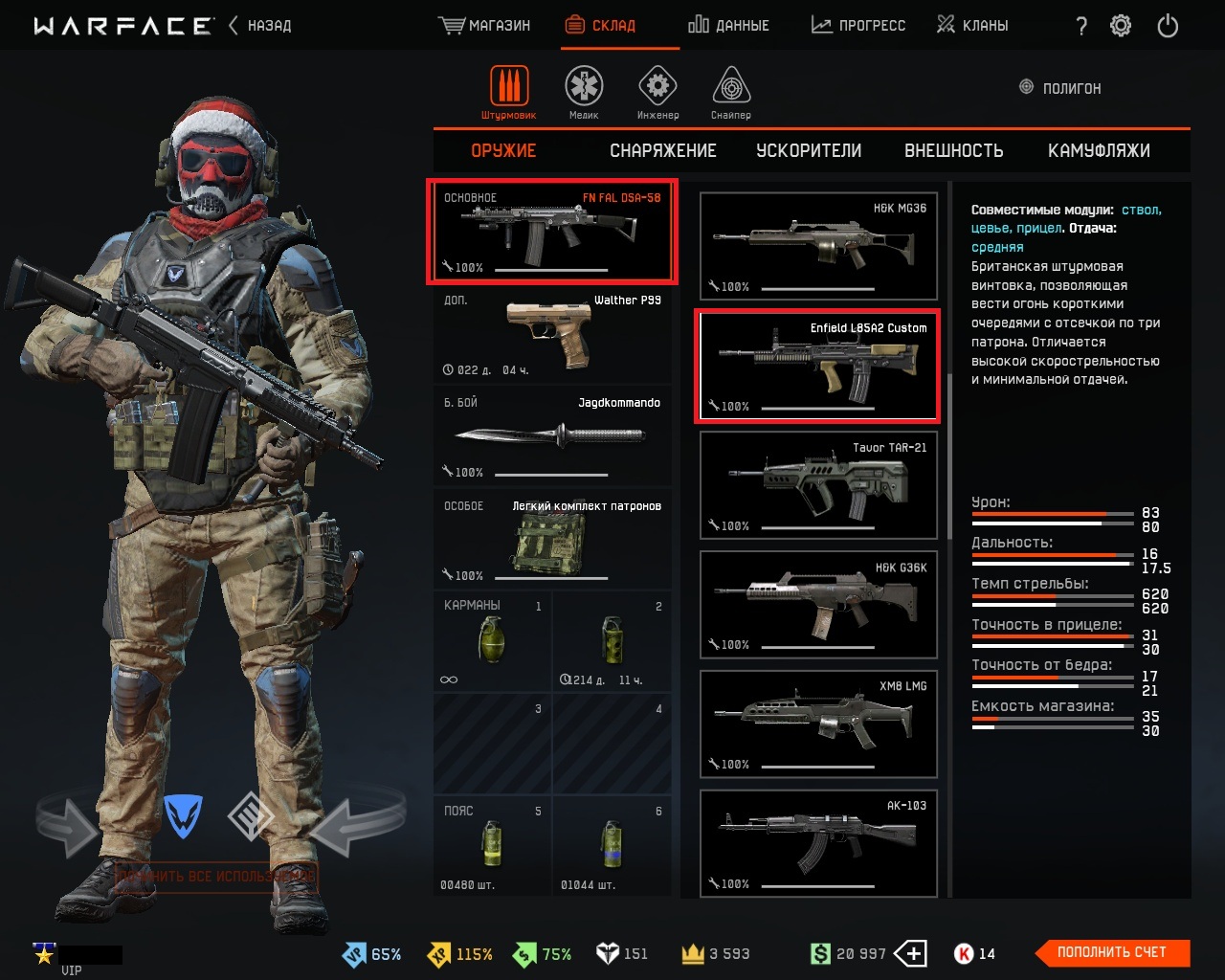
Task: Open the gear settings icon
Action: coord(1121,26)
